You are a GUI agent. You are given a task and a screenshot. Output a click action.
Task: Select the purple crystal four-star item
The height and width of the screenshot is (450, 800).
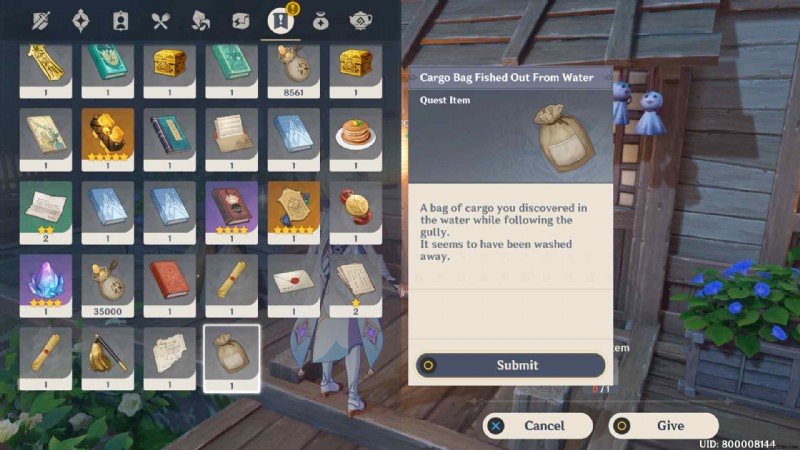46,280
